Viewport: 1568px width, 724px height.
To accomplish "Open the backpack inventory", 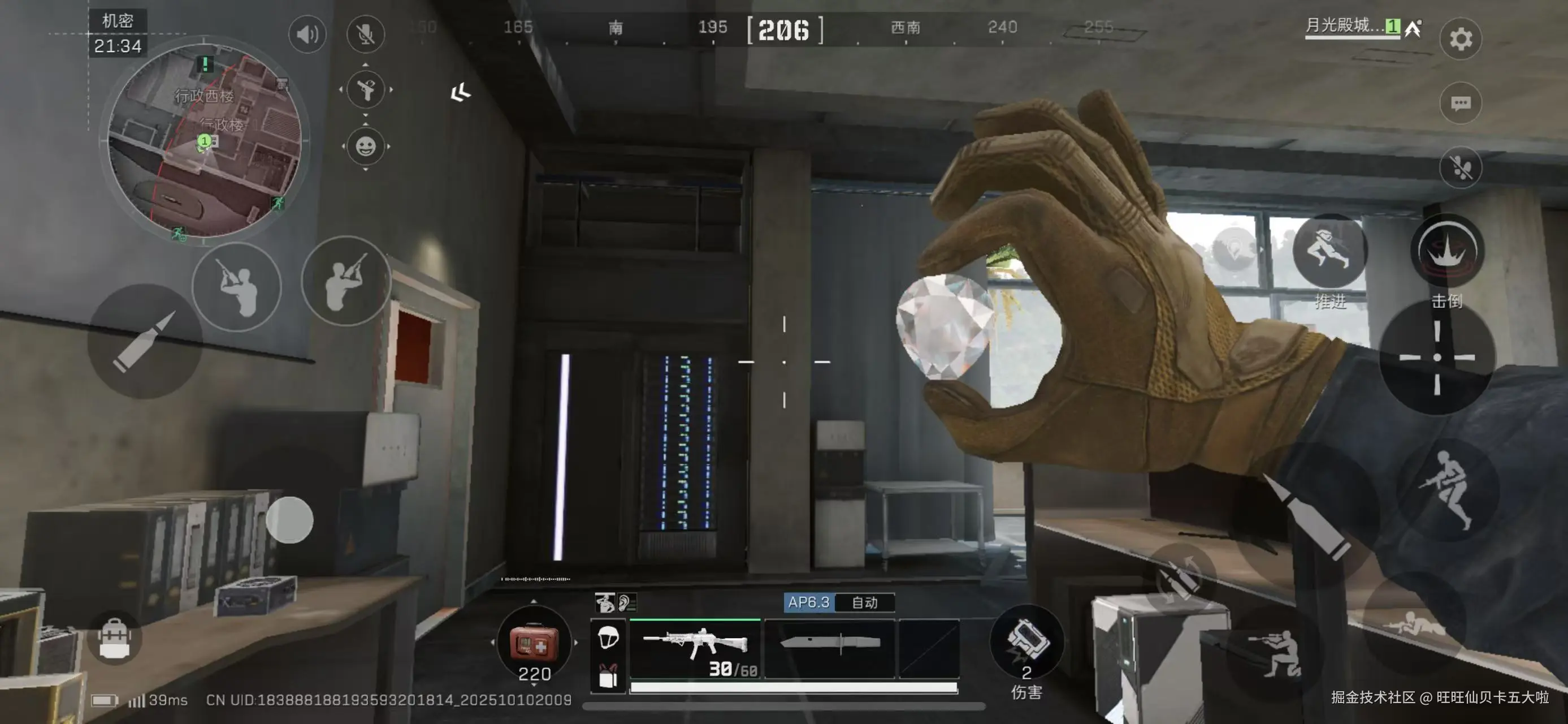I will pyautogui.click(x=114, y=637).
